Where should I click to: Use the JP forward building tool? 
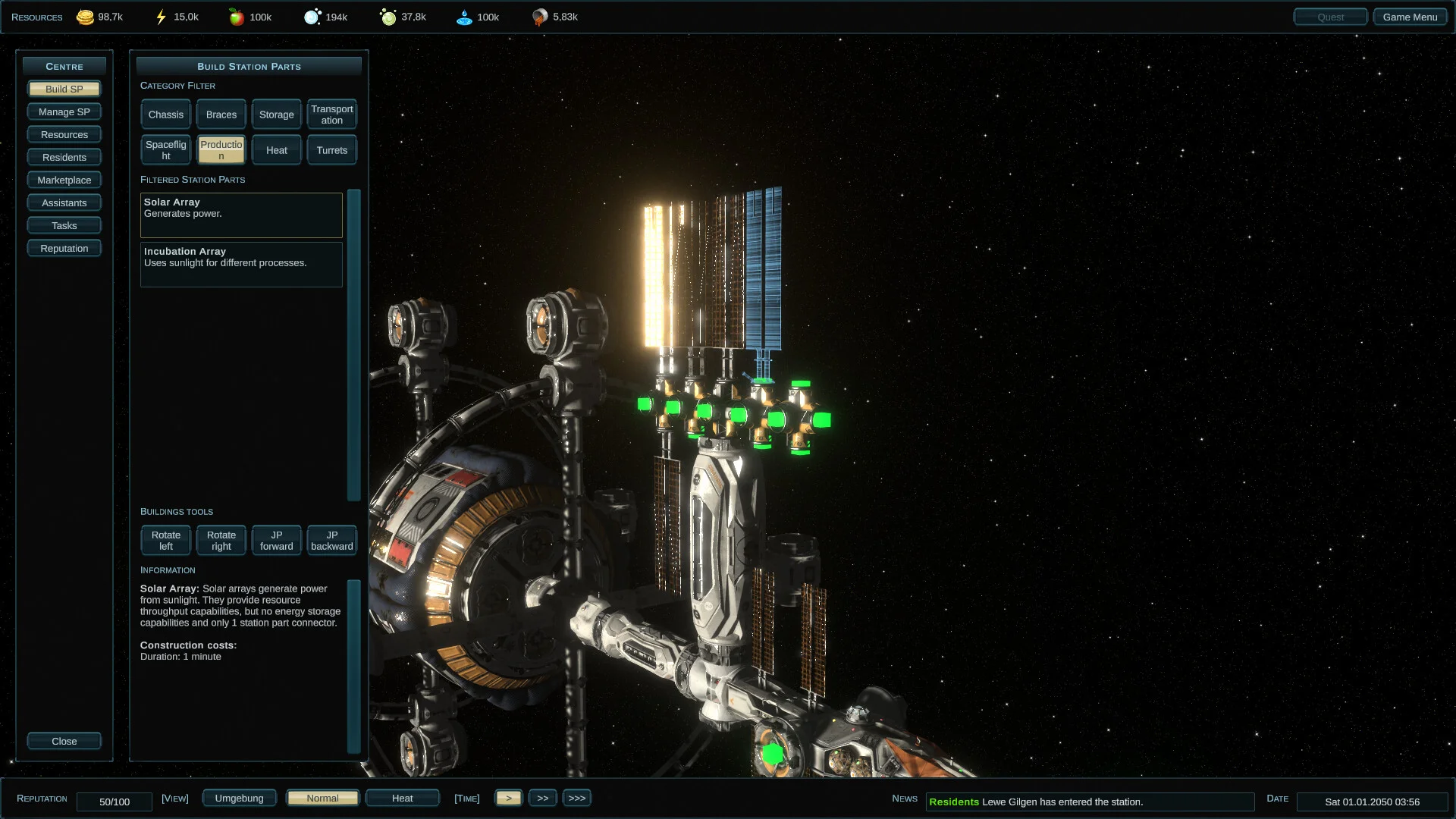pos(276,541)
